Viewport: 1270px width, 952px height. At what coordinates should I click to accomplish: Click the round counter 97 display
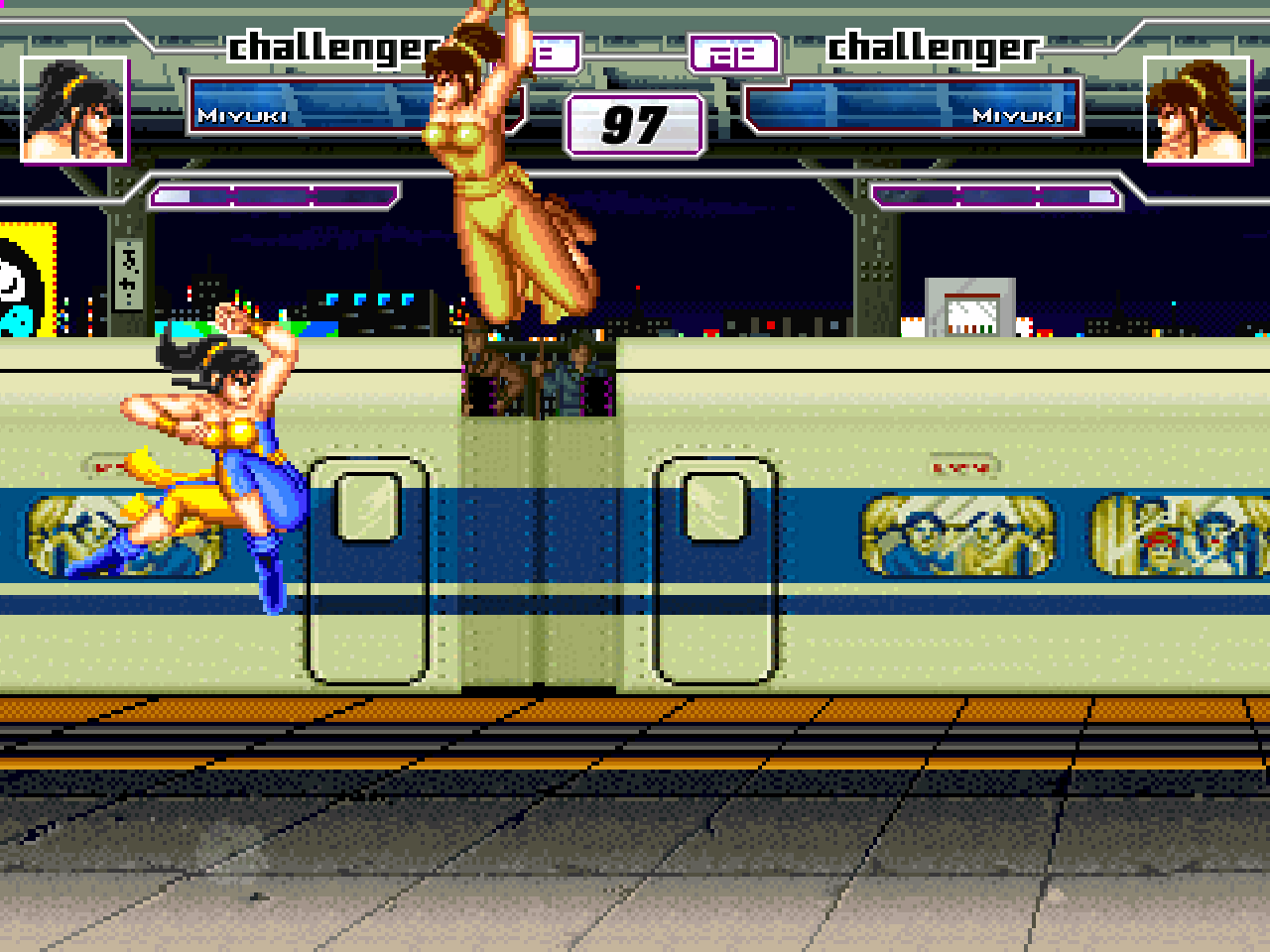coord(633,125)
